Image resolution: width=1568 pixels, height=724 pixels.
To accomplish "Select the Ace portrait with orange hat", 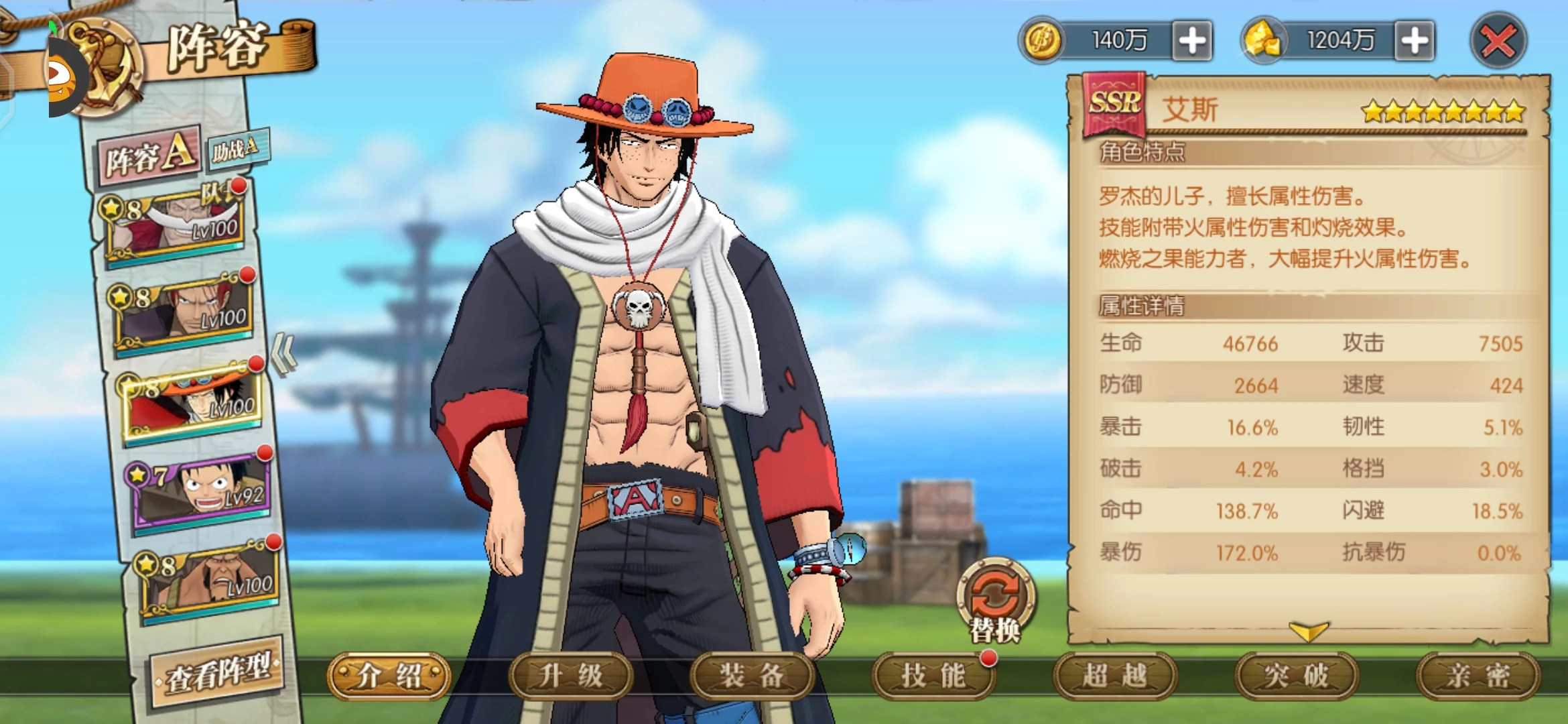I will tap(192, 402).
